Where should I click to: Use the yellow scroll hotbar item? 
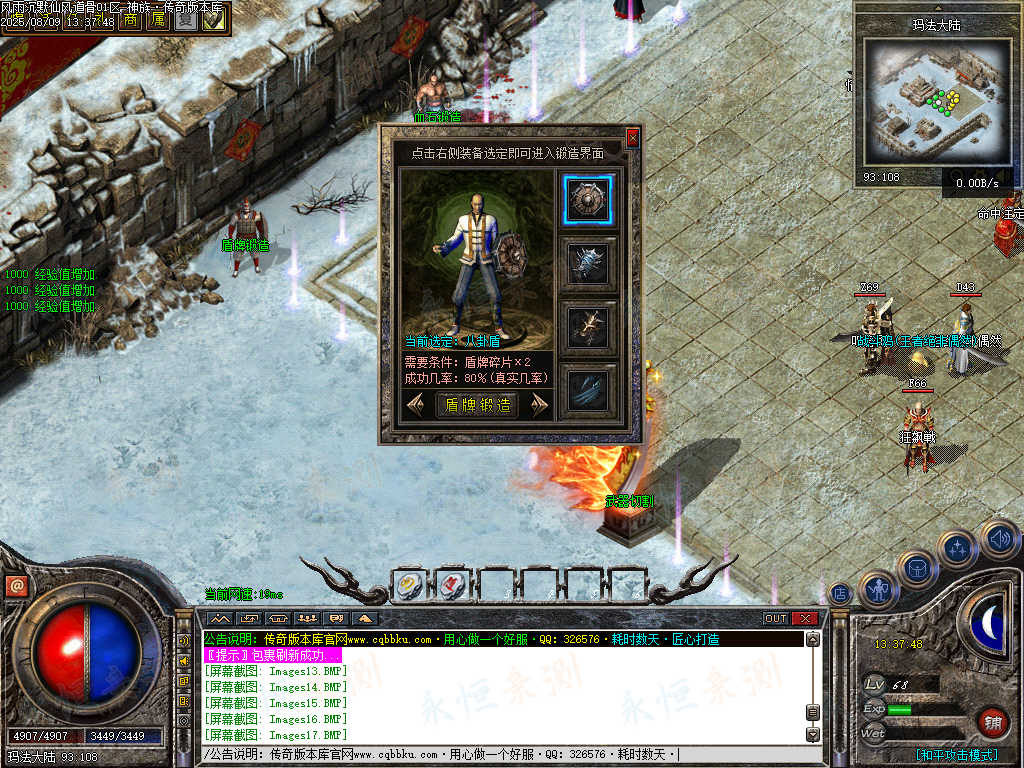pos(409,585)
